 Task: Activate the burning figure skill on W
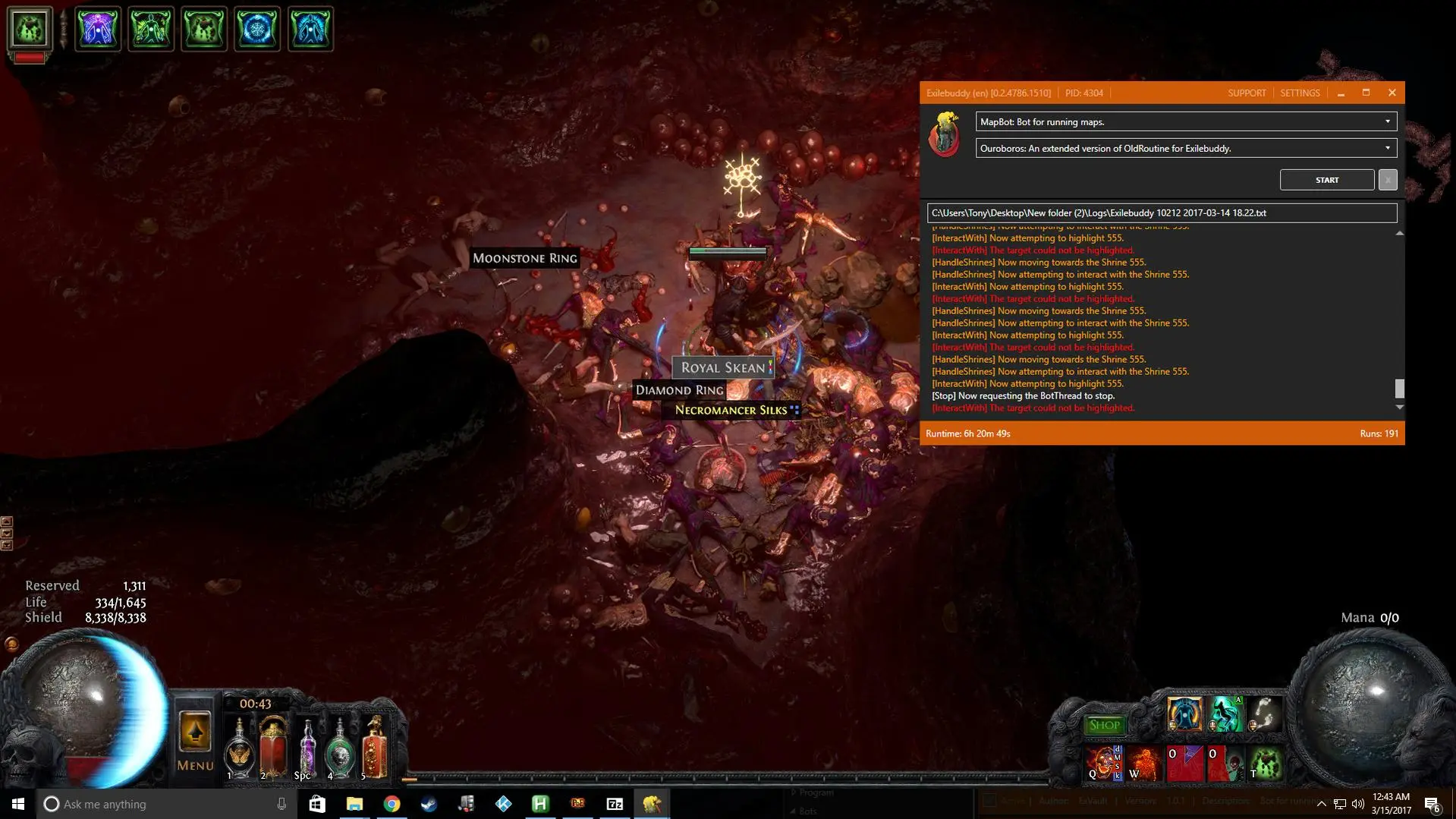click(1143, 763)
